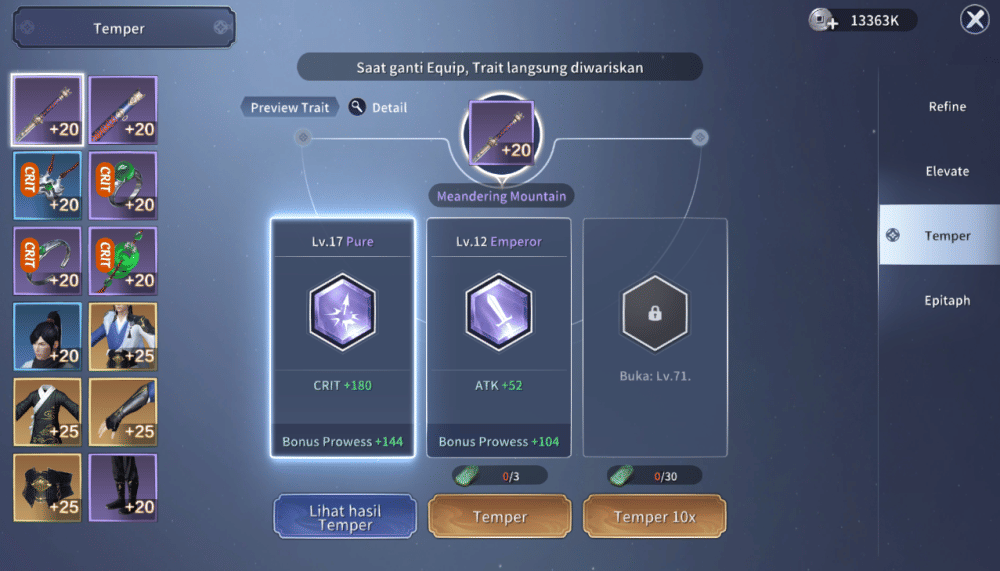Select the green CRIT ring equipment slot

click(x=123, y=186)
